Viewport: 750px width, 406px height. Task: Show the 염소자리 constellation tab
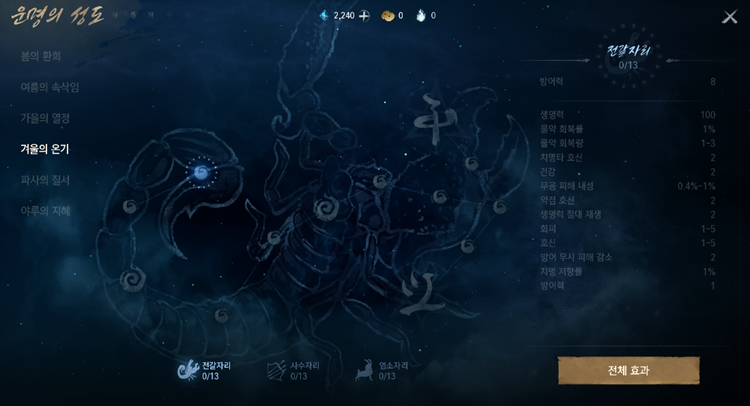tap(381, 371)
